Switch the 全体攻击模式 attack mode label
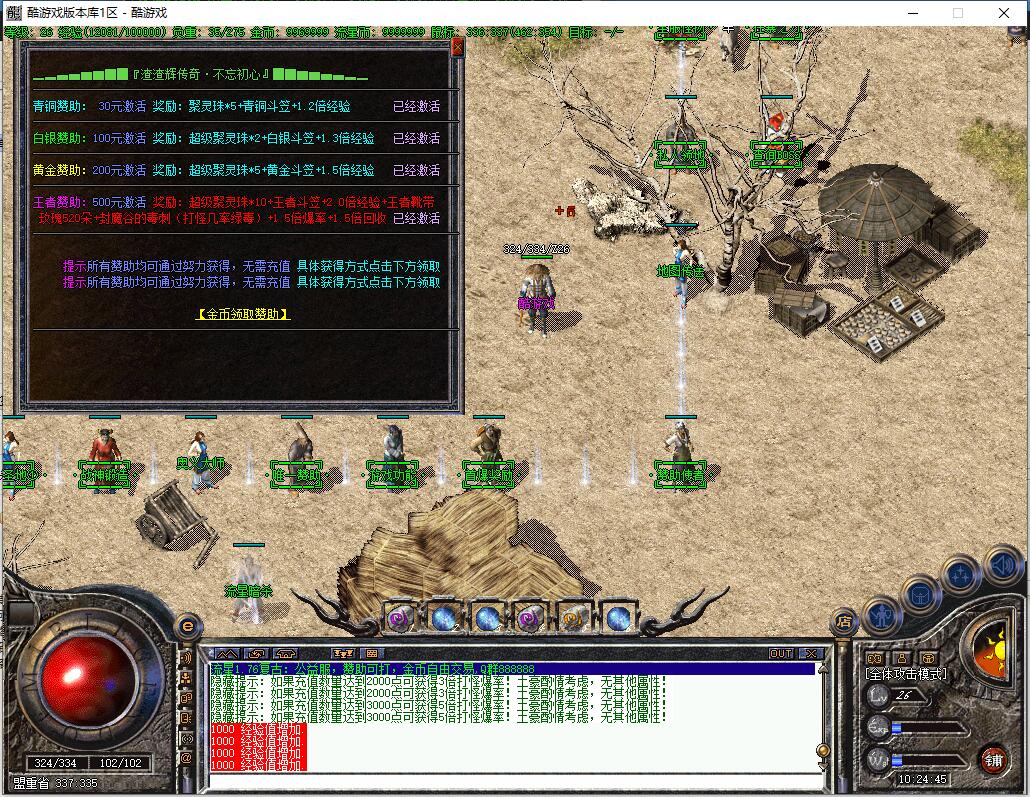 tap(906, 674)
